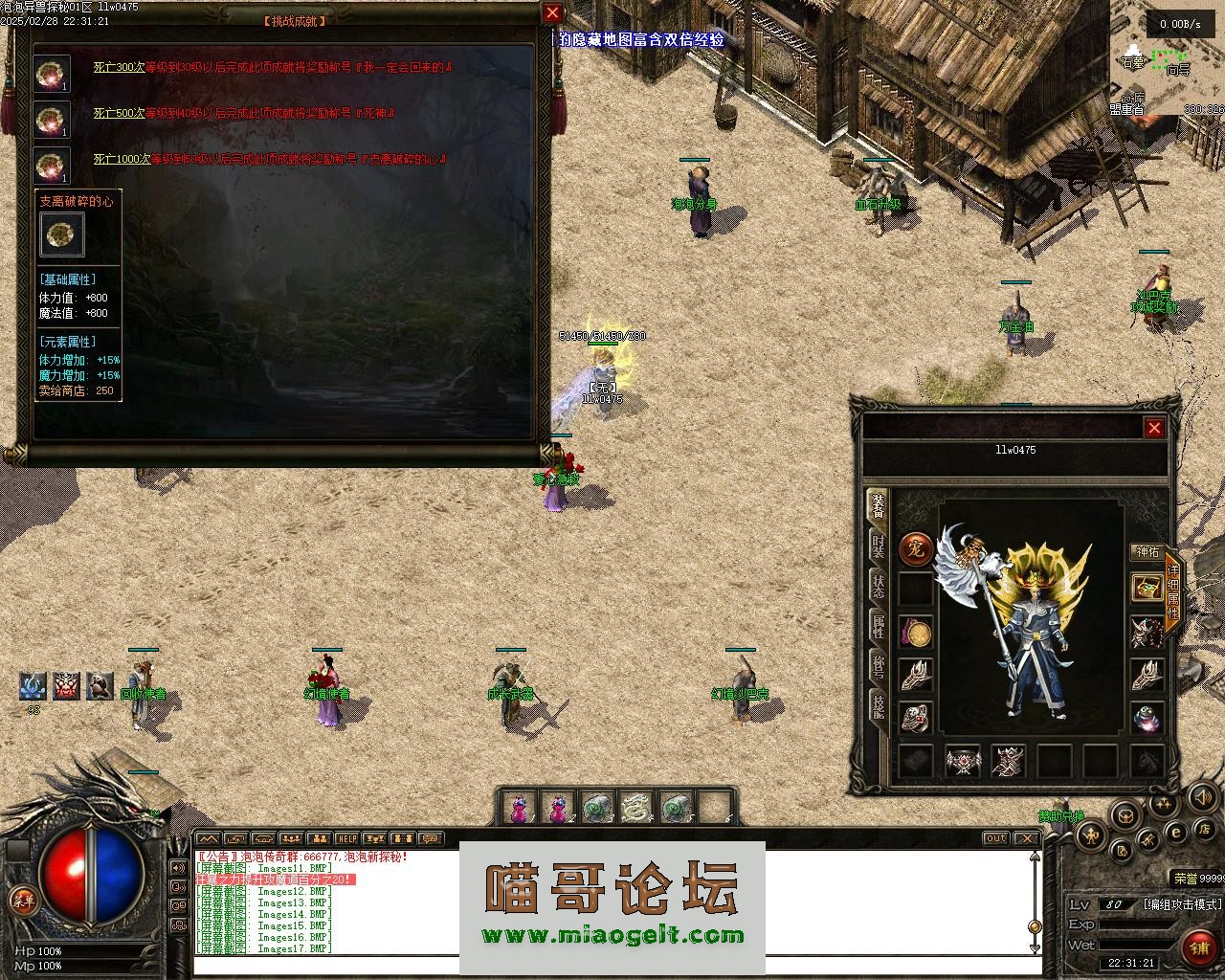
Task: Open the 状态 status tab
Action: pos(877,585)
